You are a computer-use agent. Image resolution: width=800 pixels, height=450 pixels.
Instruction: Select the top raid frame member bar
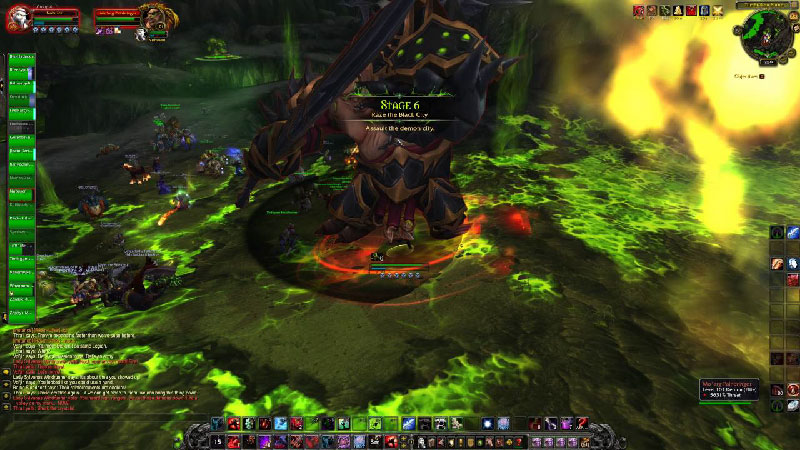point(21,58)
